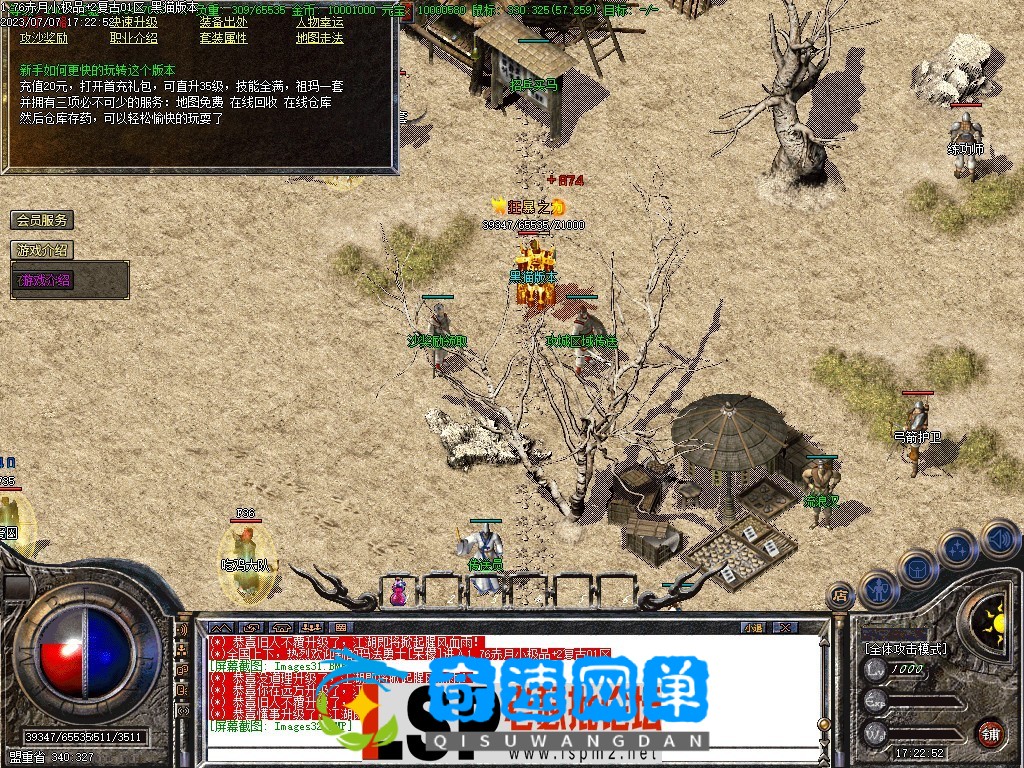
Task: Open the character equipment icon
Action: tap(878, 589)
